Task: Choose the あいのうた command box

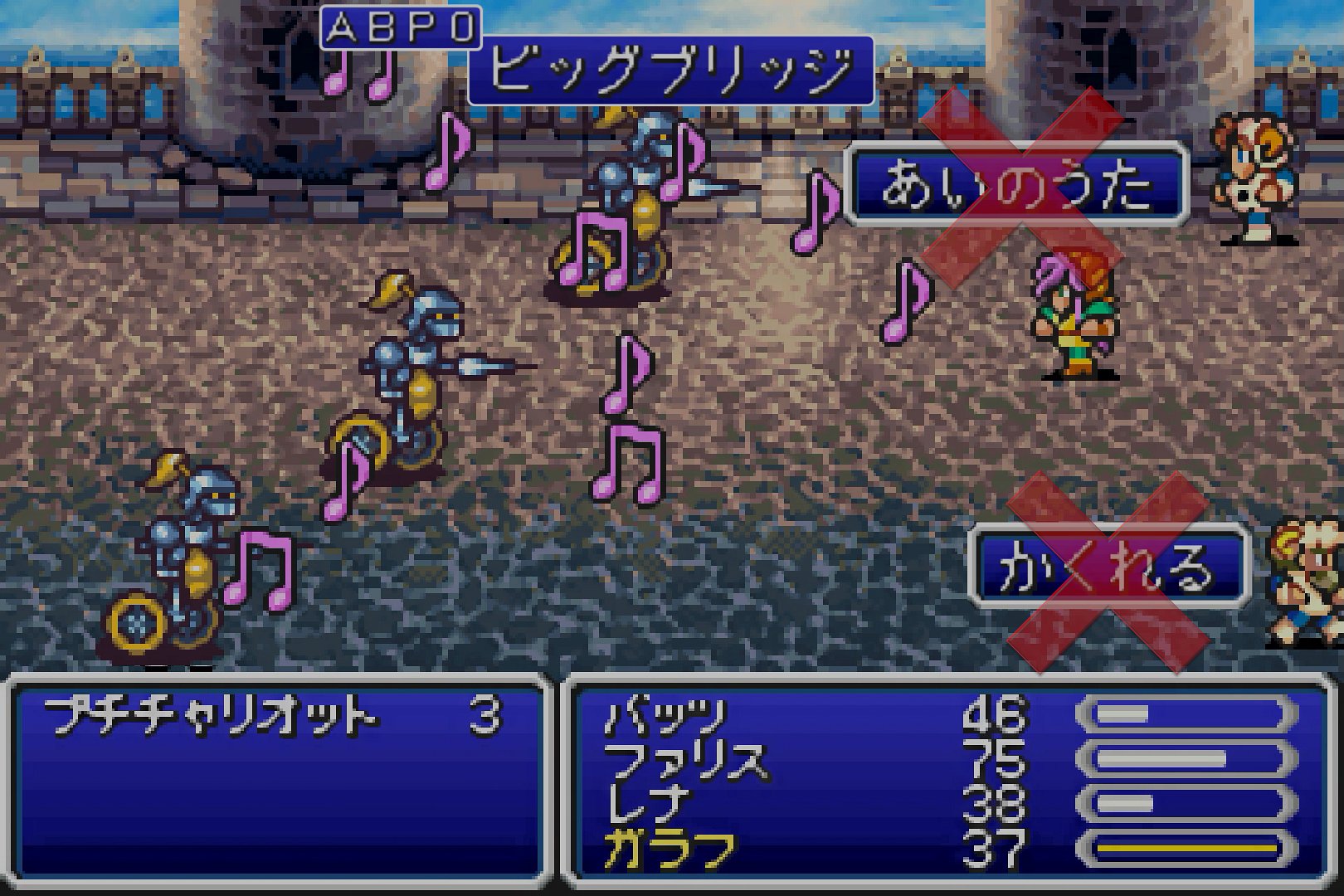Action: 1016,184
